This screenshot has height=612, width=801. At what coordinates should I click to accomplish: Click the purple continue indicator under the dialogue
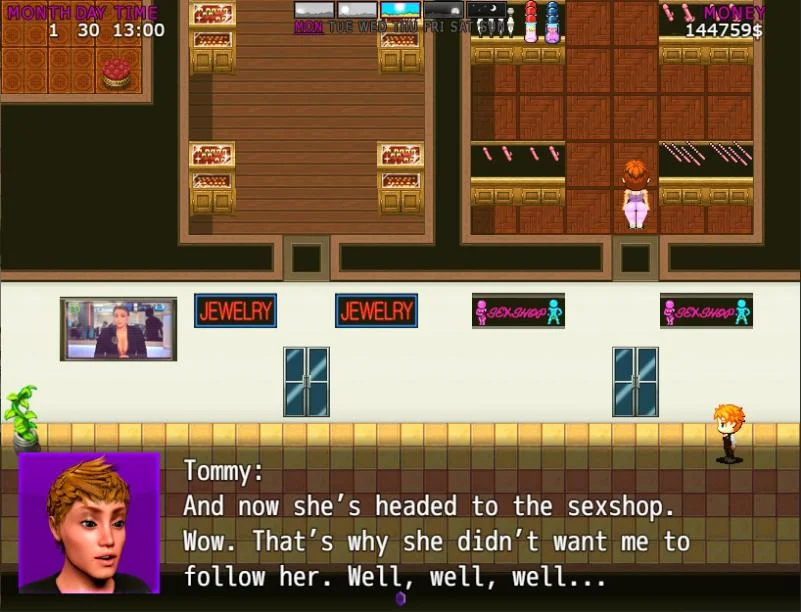coord(400,598)
